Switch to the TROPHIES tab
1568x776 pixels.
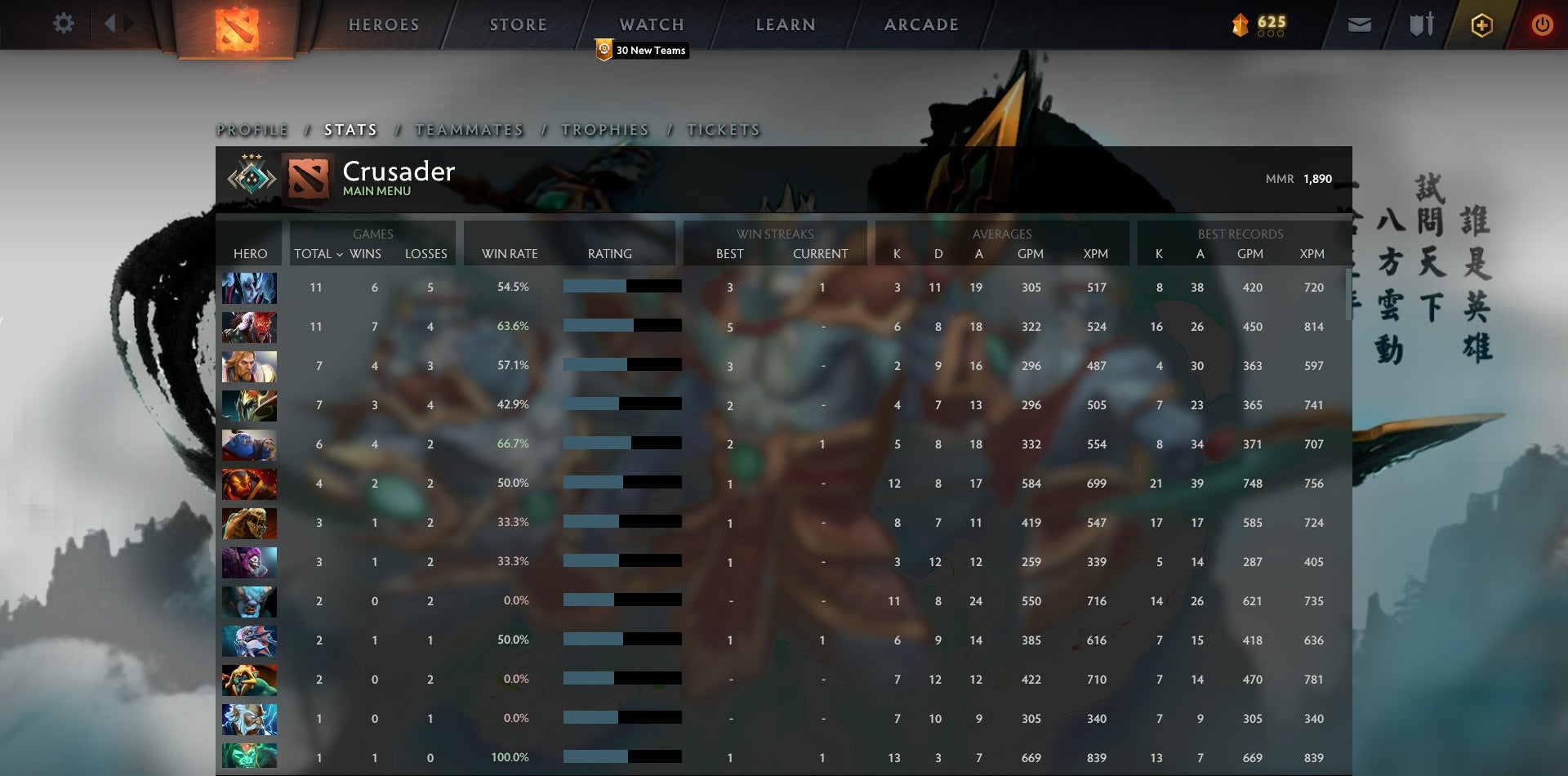pyautogui.click(x=604, y=129)
